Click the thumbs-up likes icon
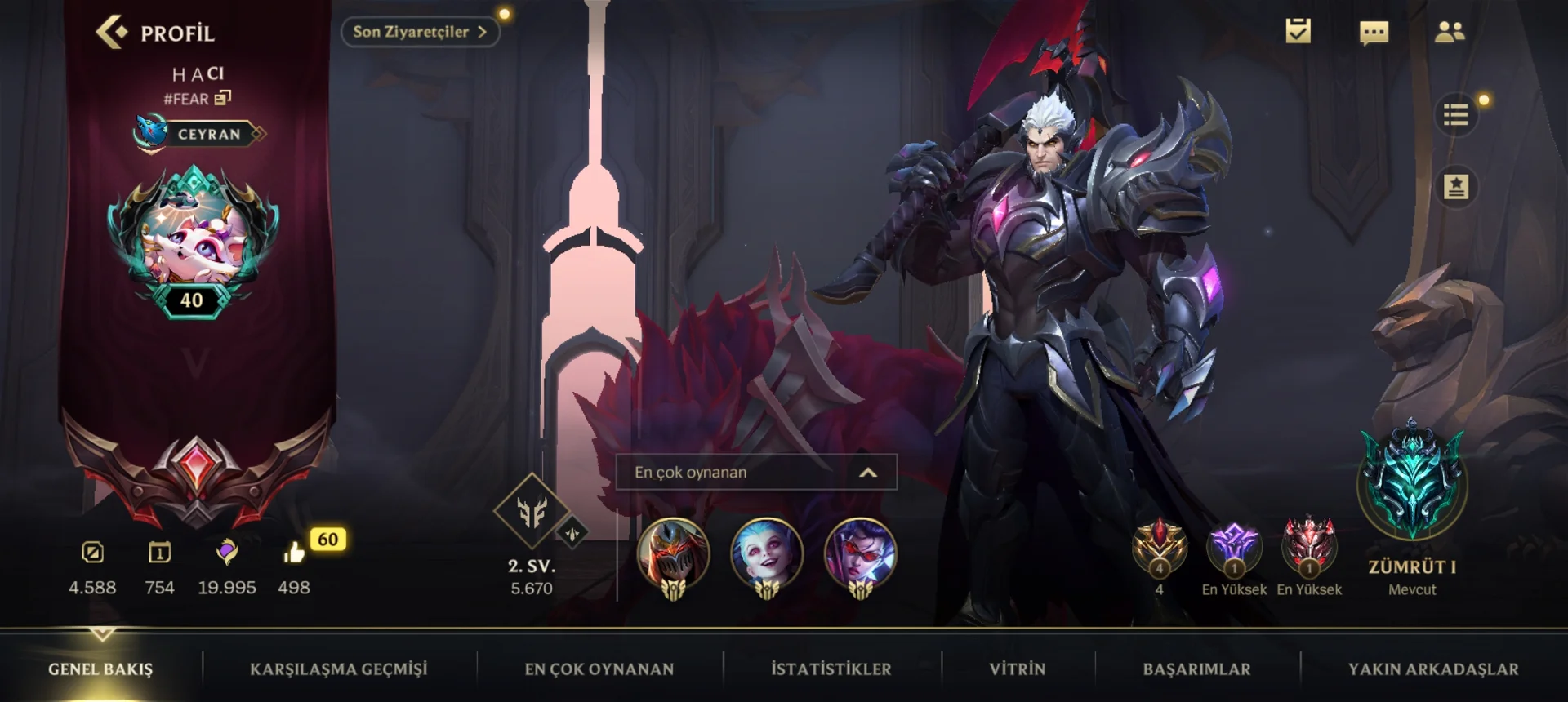Screen dimensions: 1568x702 [294, 553]
